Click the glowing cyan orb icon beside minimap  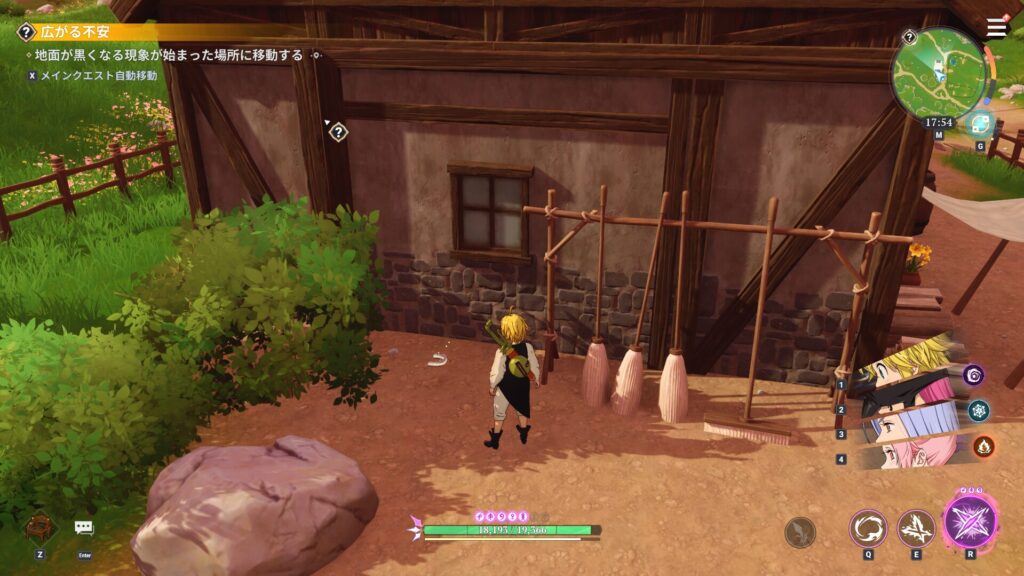[979, 124]
